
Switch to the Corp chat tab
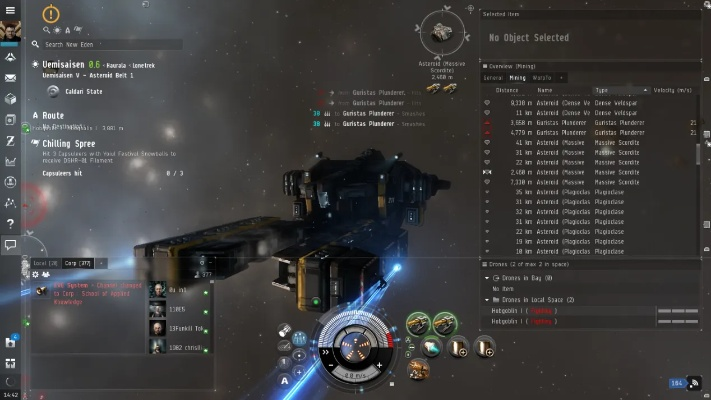77,263
